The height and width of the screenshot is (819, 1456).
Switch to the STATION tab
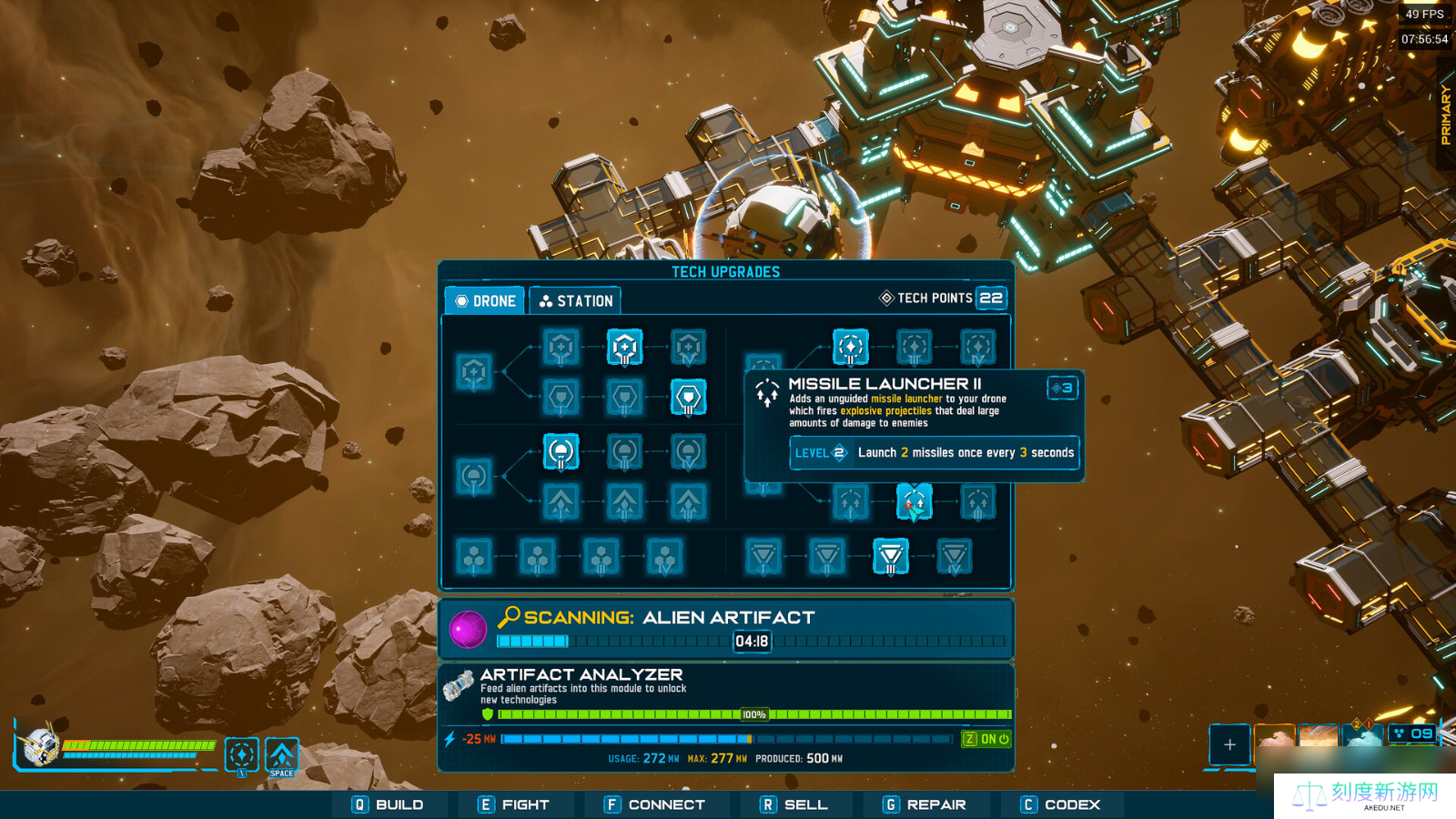576,299
